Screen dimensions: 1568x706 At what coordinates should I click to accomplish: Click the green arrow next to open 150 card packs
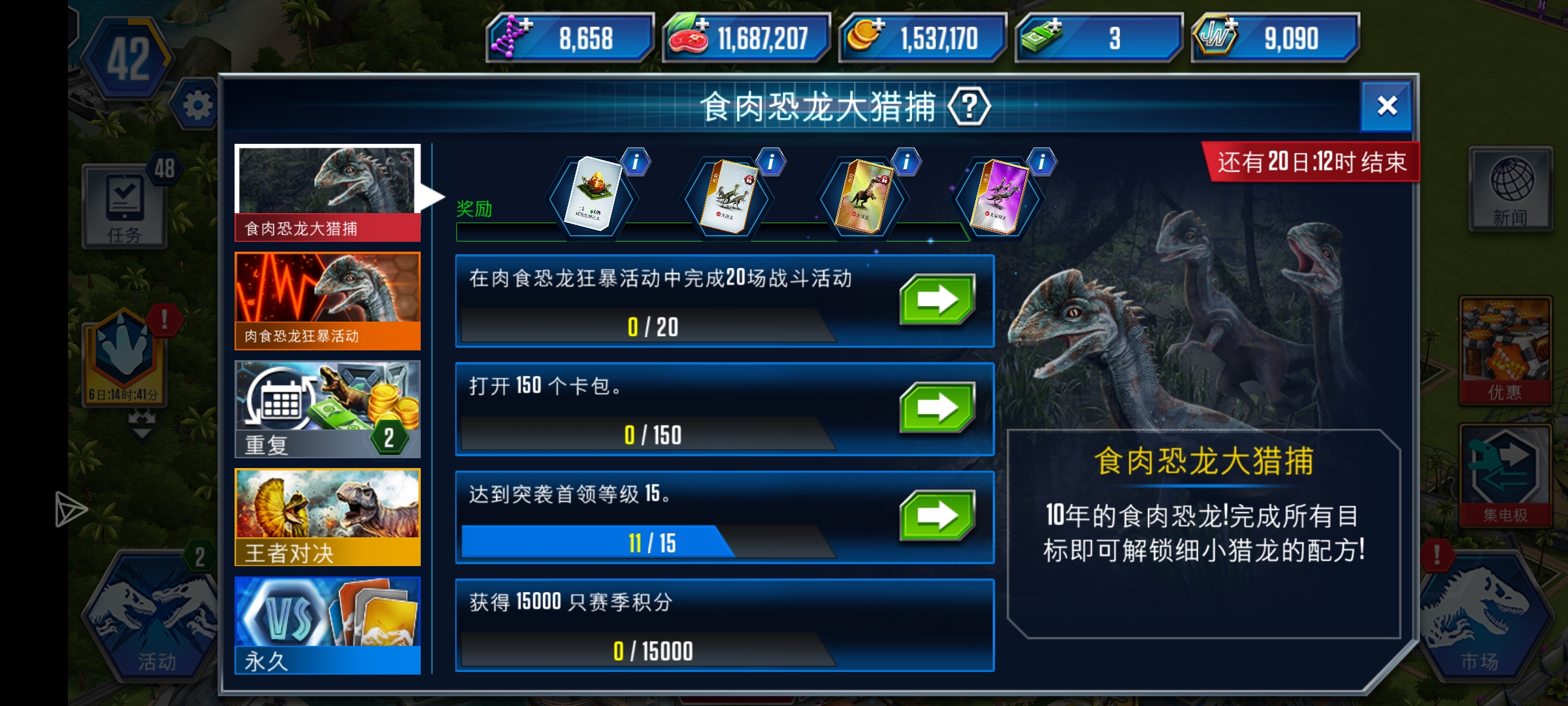939,409
